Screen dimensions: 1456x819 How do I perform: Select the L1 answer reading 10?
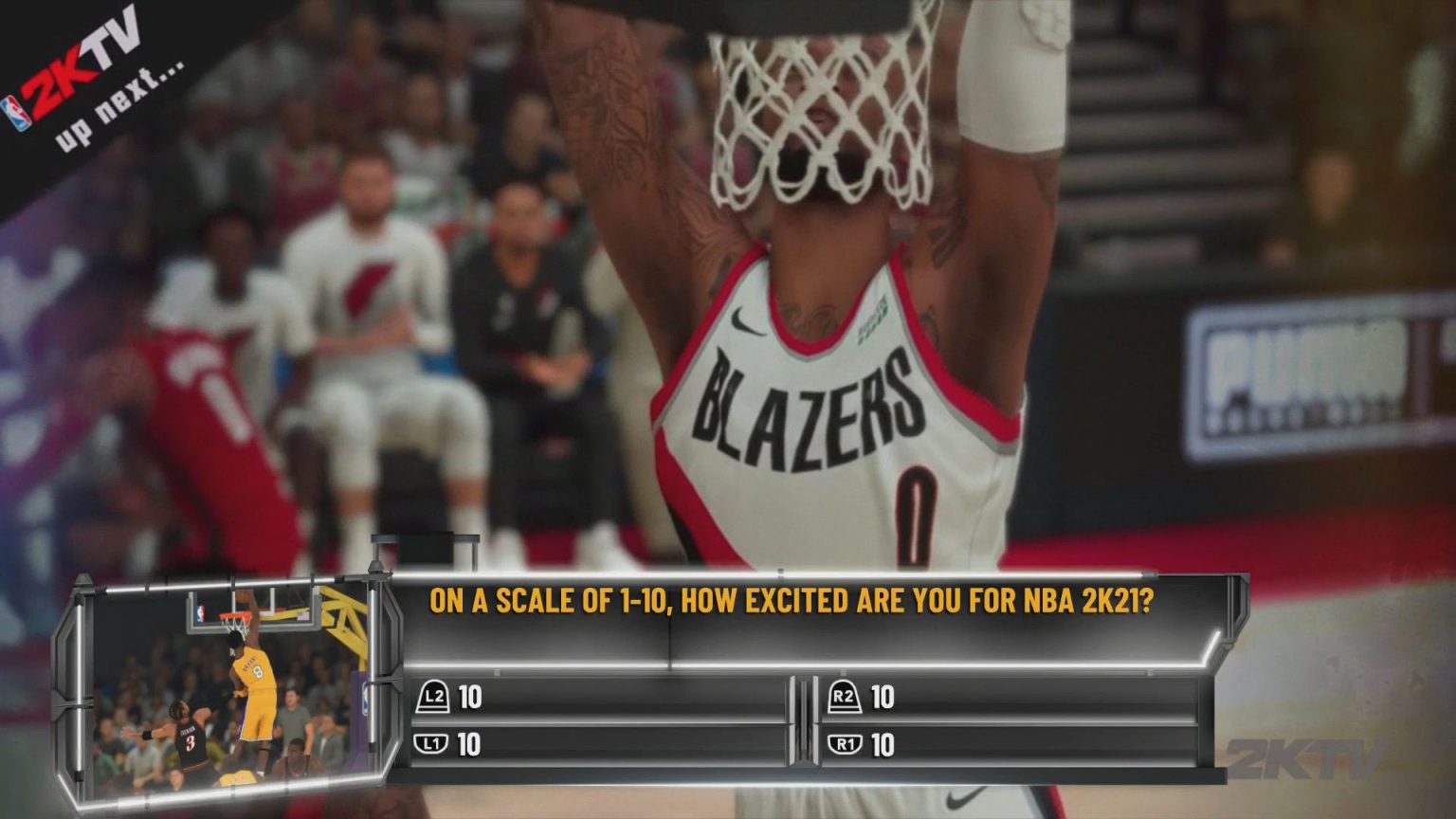(x=467, y=745)
